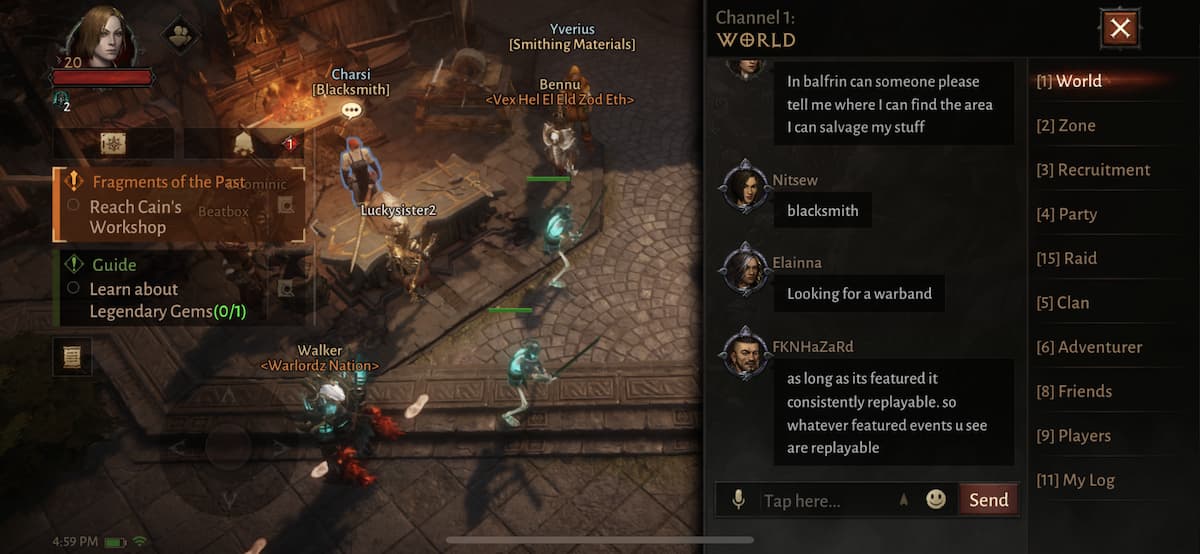Open the Clan chat channel

[x=1063, y=303]
